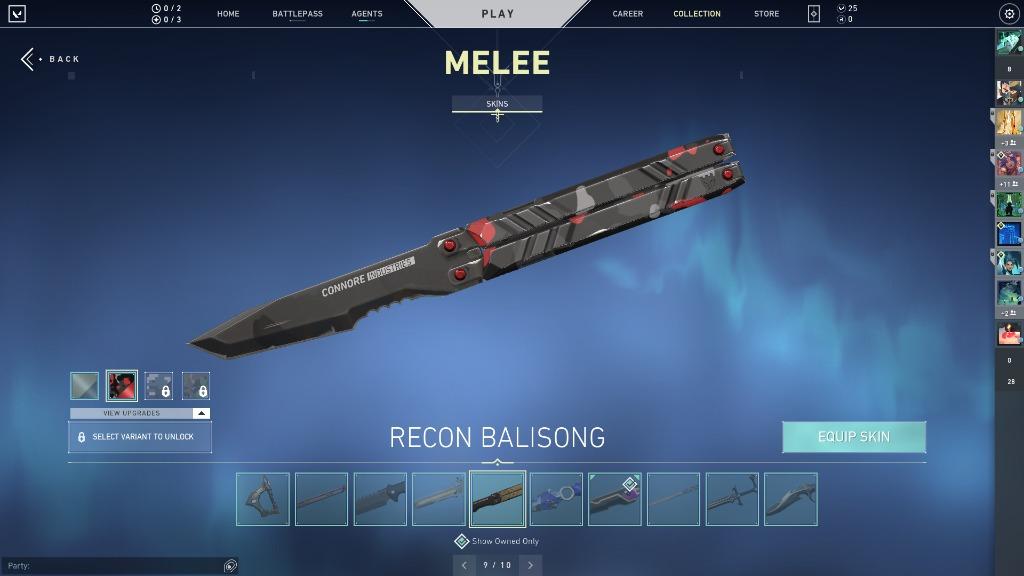Expand the View Upgrades dropdown
The width and height of the screenshot is (1024, 576).
[140, 413]
